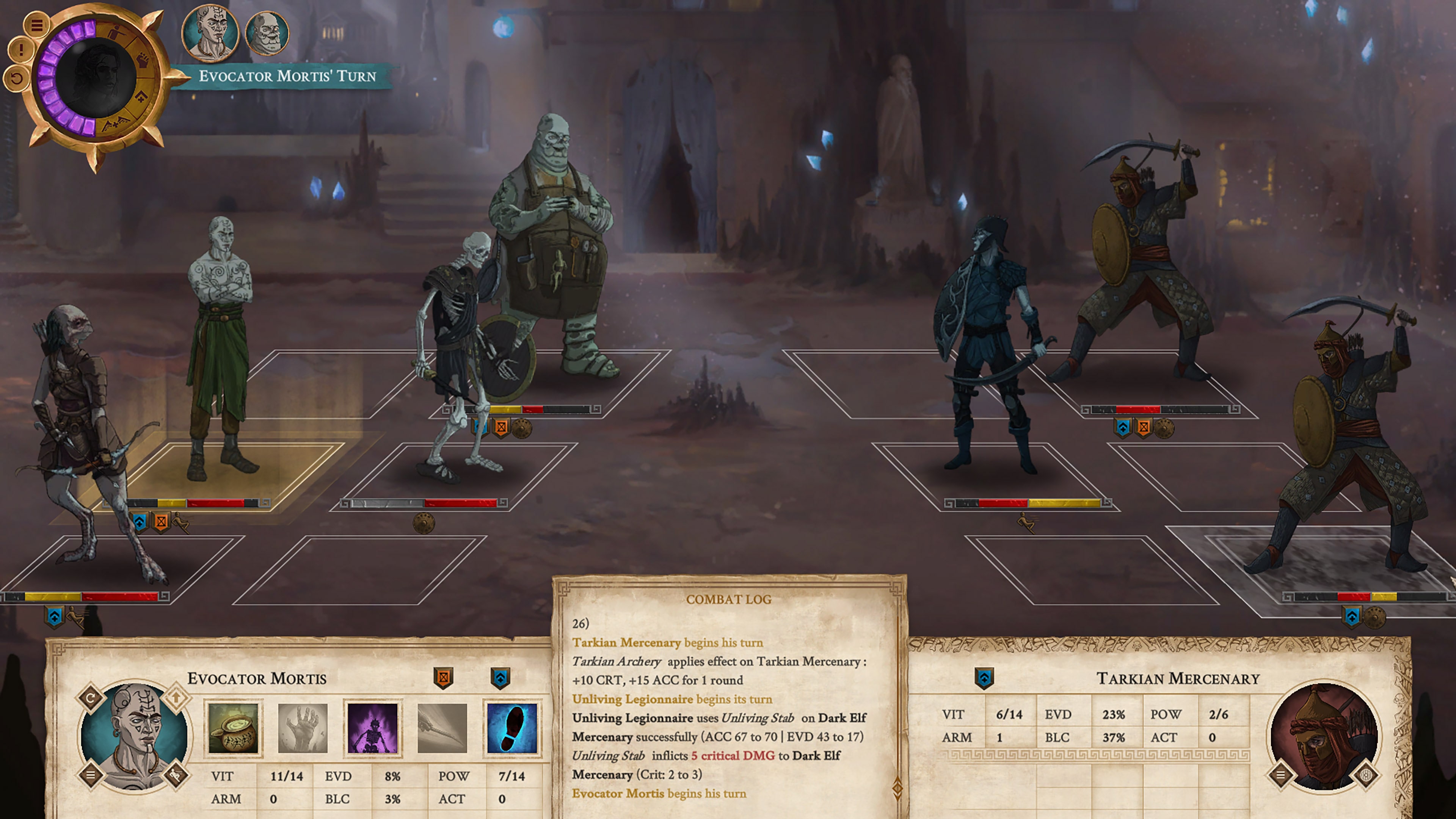This screenshot has height=819, width=1456.
Task: Select the Evocator Mortis turn-order portrait
Action: pos(210,32)
